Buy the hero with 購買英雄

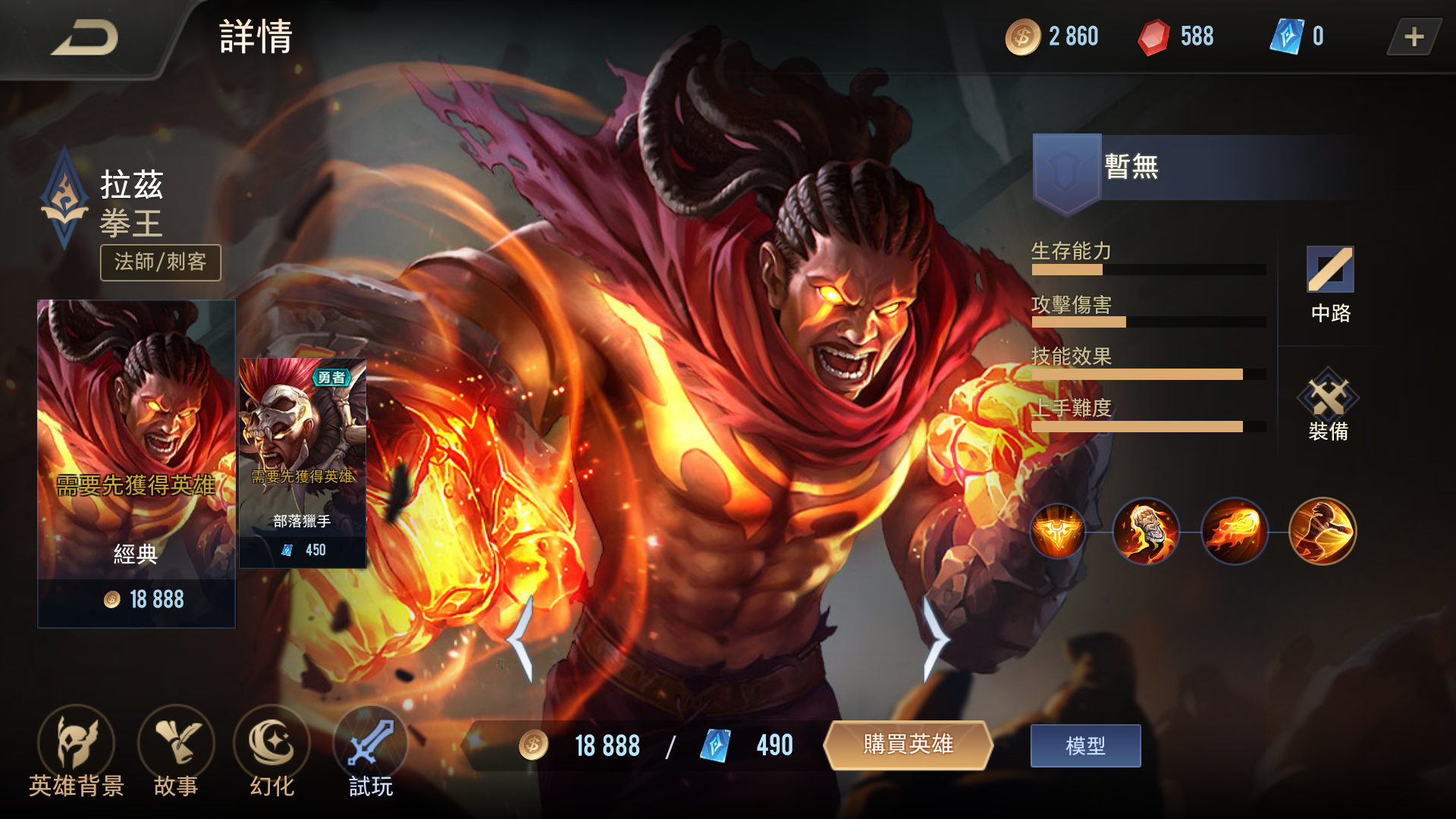point(908,745)
